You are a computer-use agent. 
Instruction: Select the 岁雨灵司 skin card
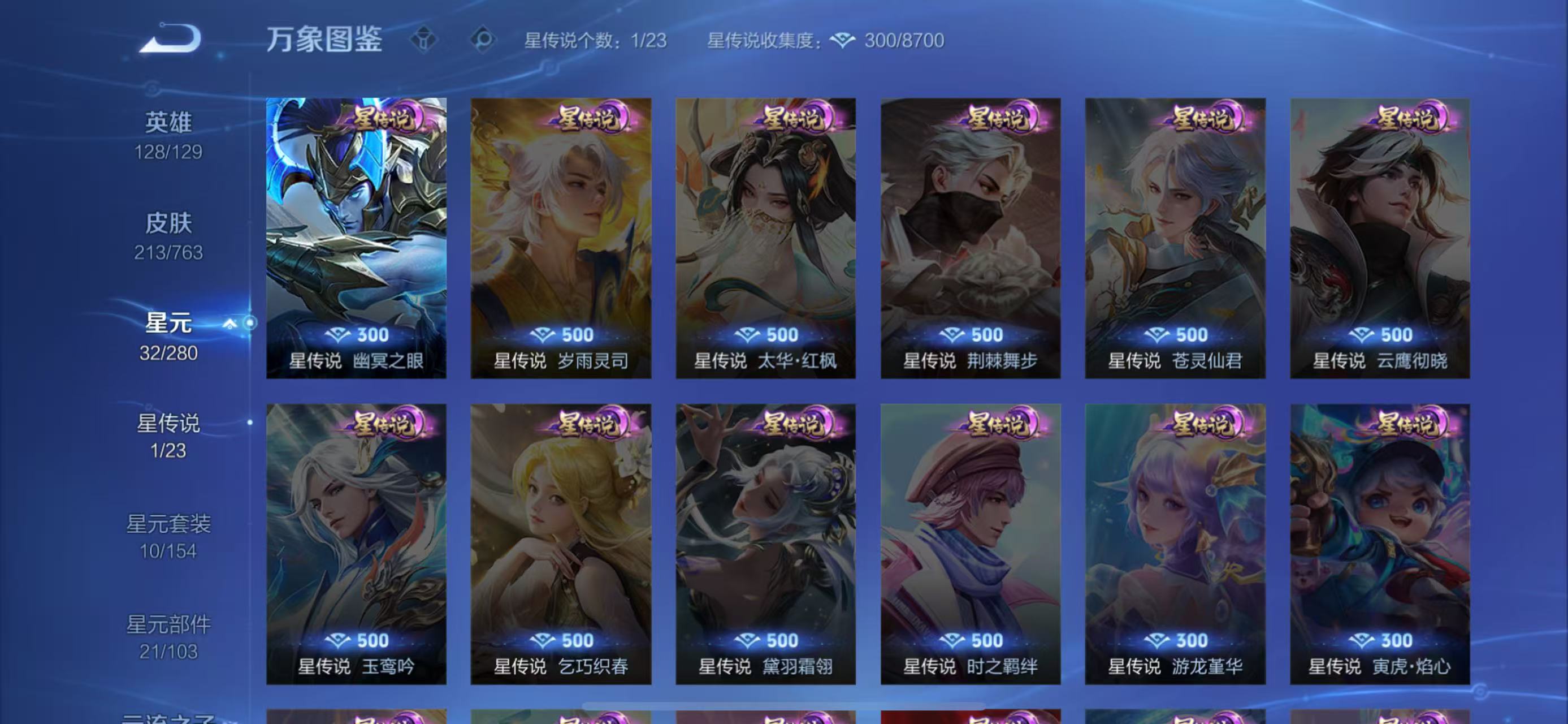click(x=561, y=238)
